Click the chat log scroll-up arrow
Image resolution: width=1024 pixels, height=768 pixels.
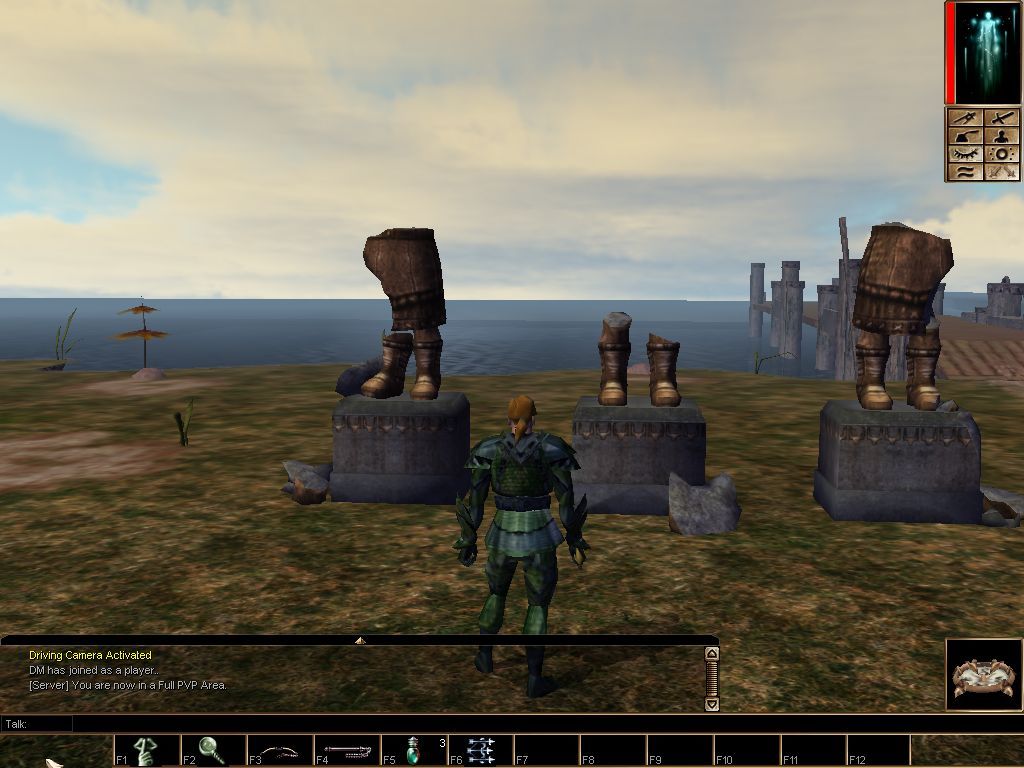tap(712, 654)
